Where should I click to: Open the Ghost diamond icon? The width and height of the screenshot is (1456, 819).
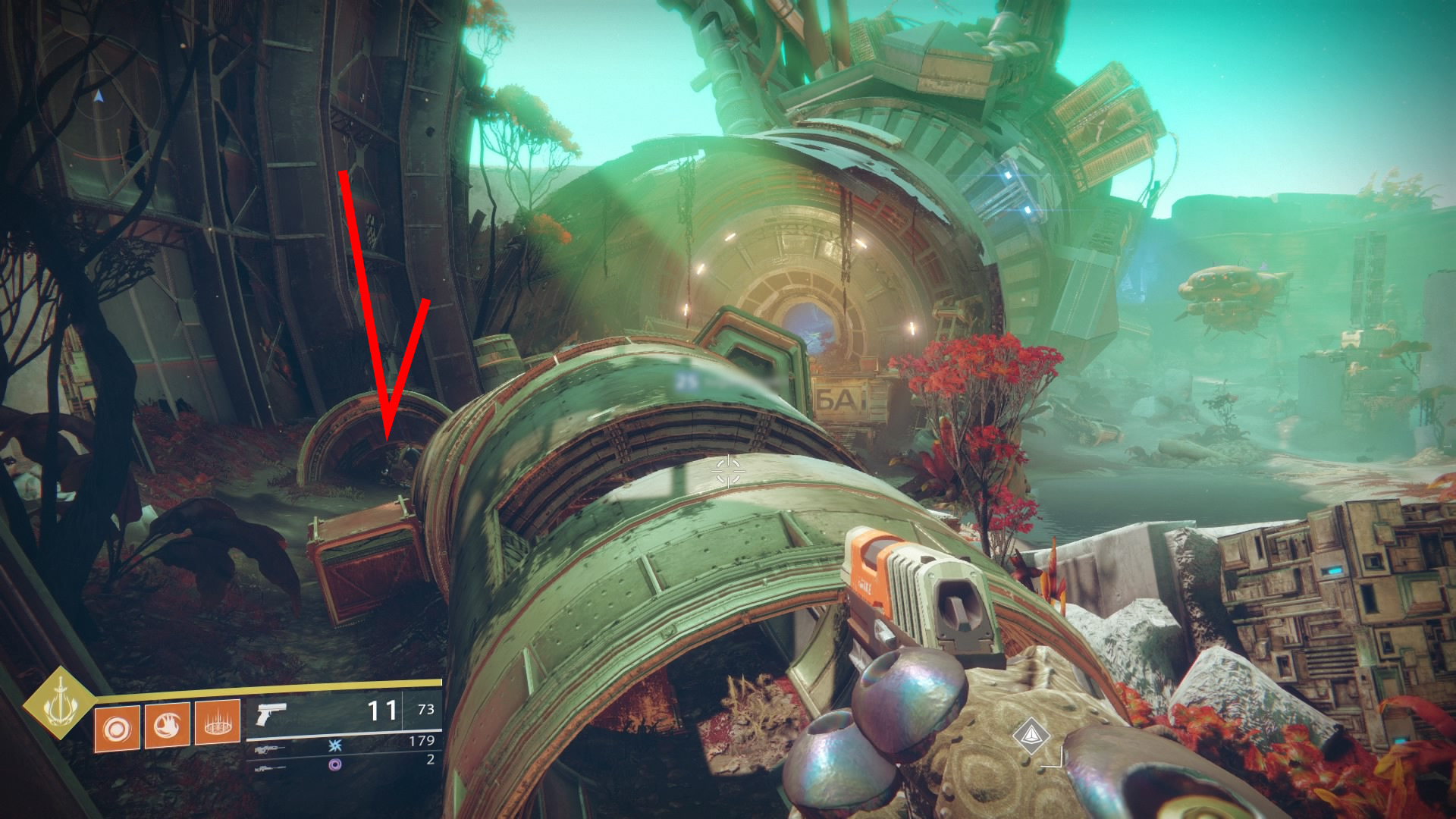tap(1031, 733)
